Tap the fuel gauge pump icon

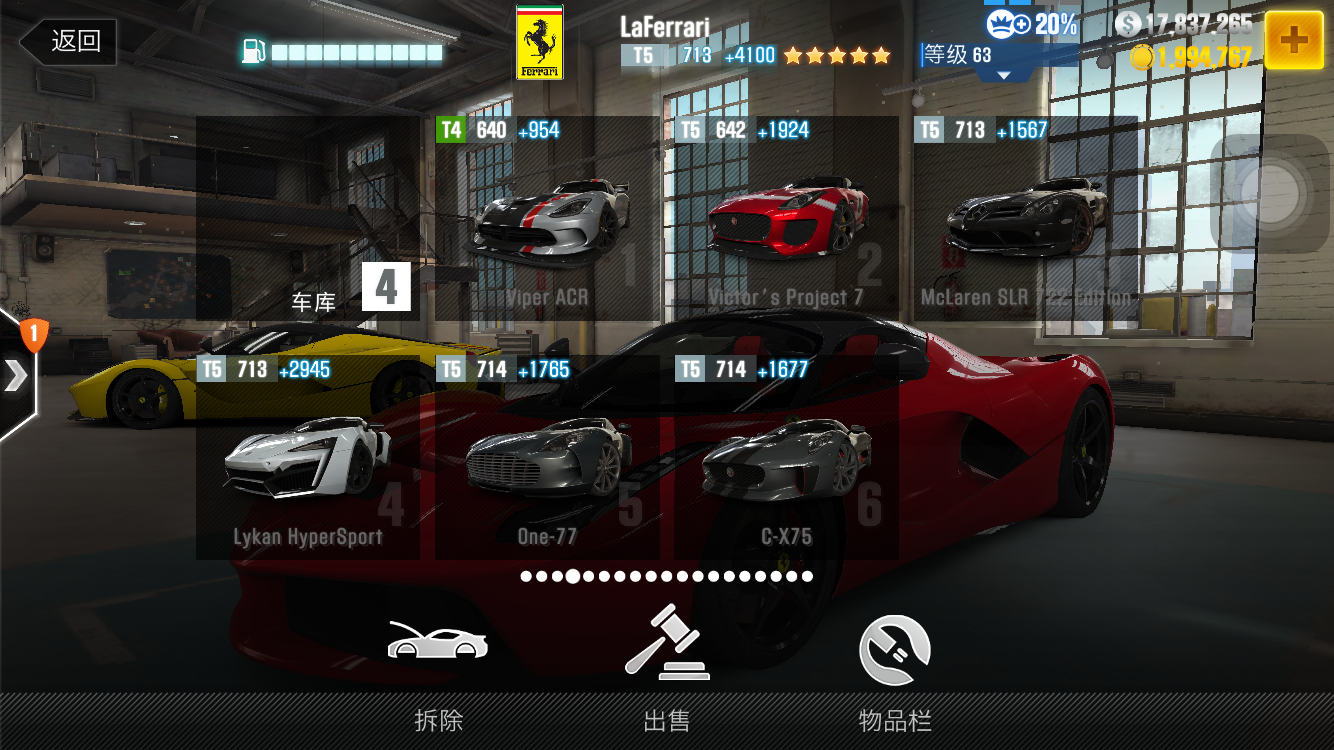(x=254, y=52)
